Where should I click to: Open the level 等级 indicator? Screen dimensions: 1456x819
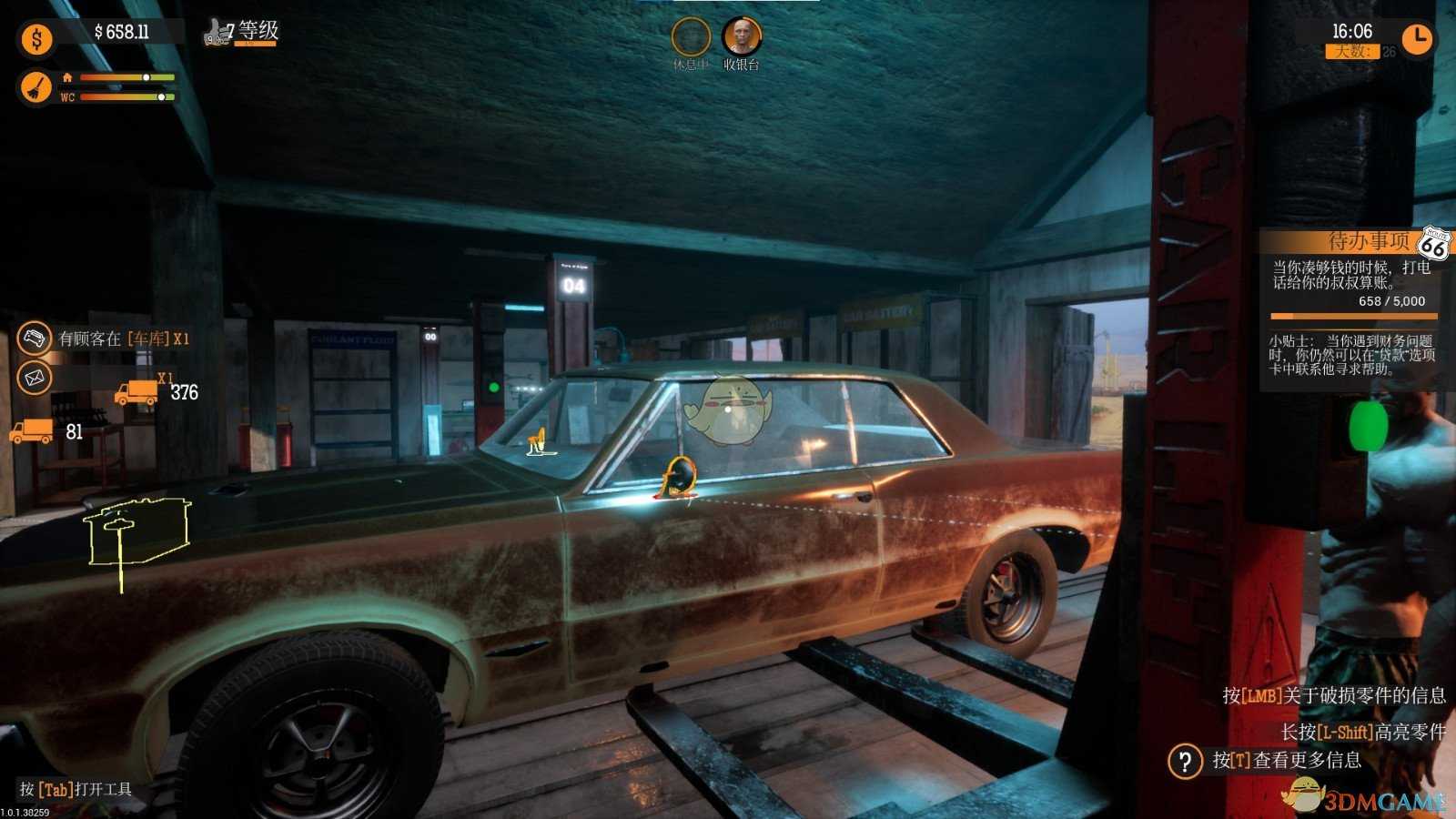coord(242,33)
